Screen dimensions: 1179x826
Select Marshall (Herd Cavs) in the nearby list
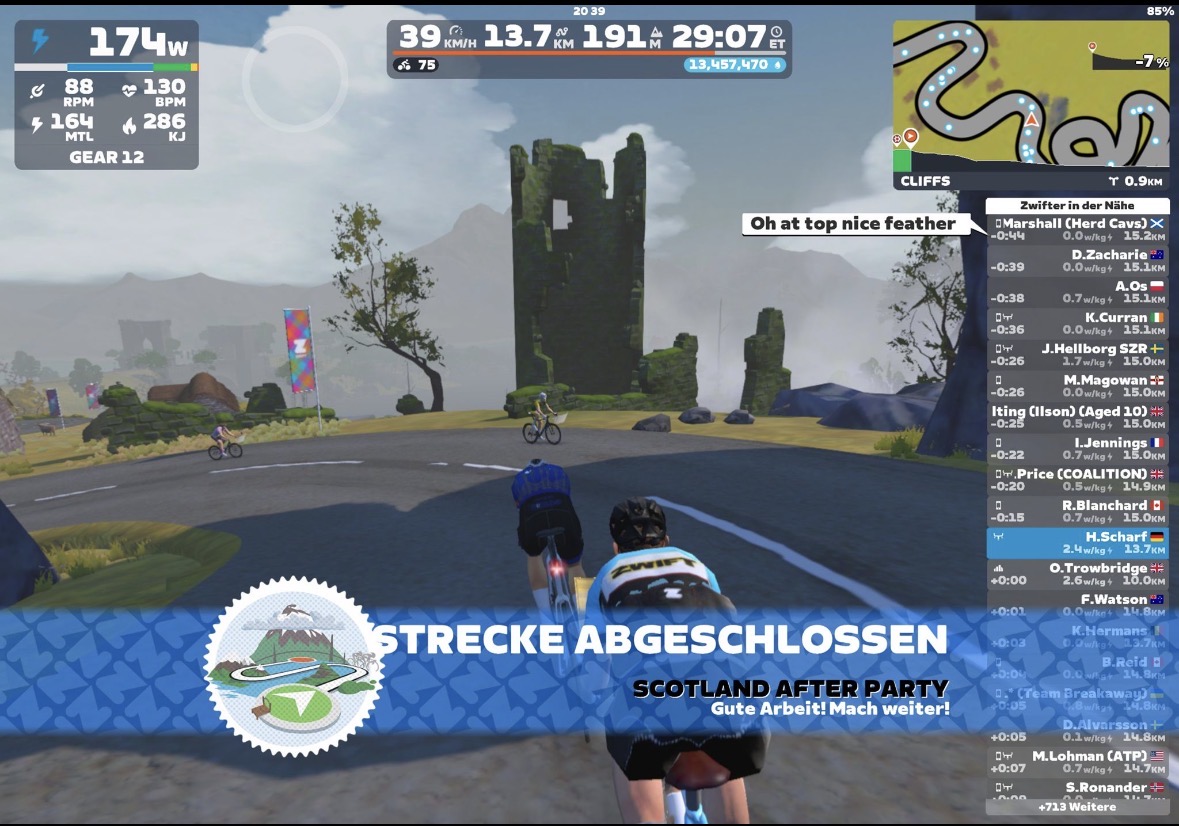[1077, 229]
